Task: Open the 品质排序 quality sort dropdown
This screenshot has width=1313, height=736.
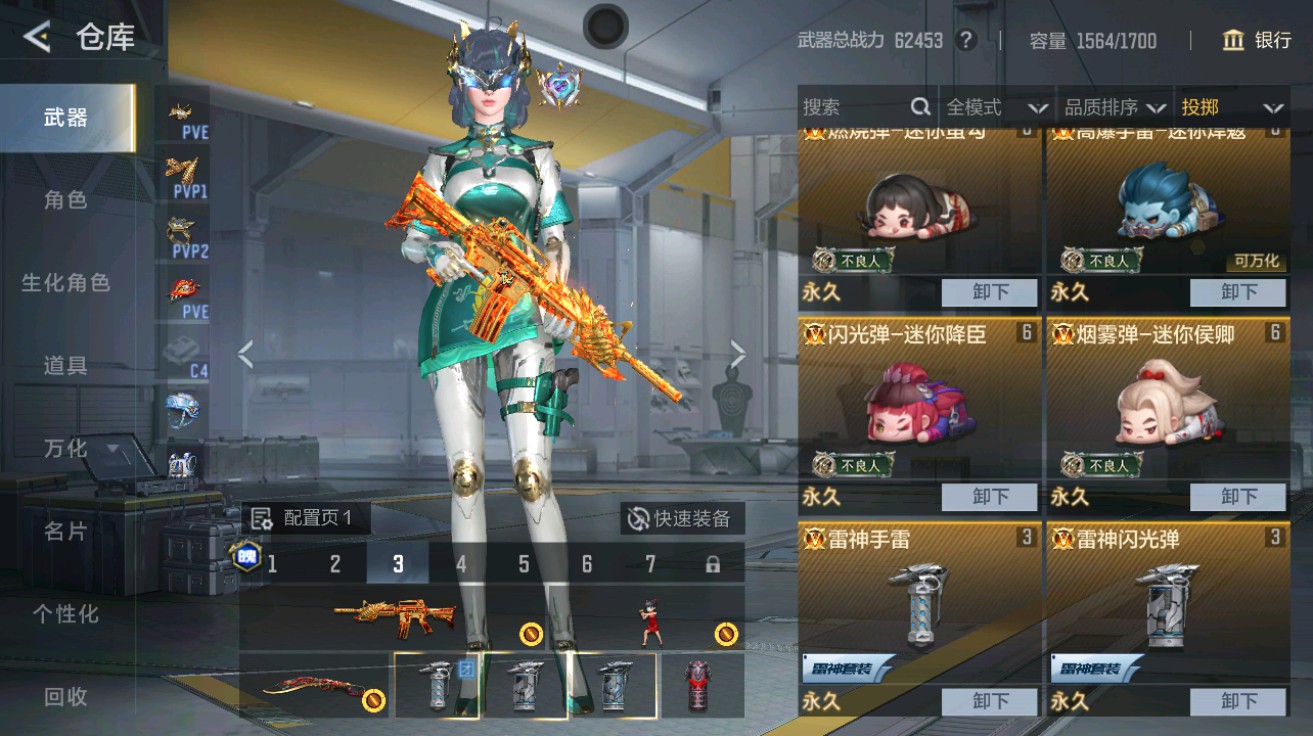Action: (1110, 105)
